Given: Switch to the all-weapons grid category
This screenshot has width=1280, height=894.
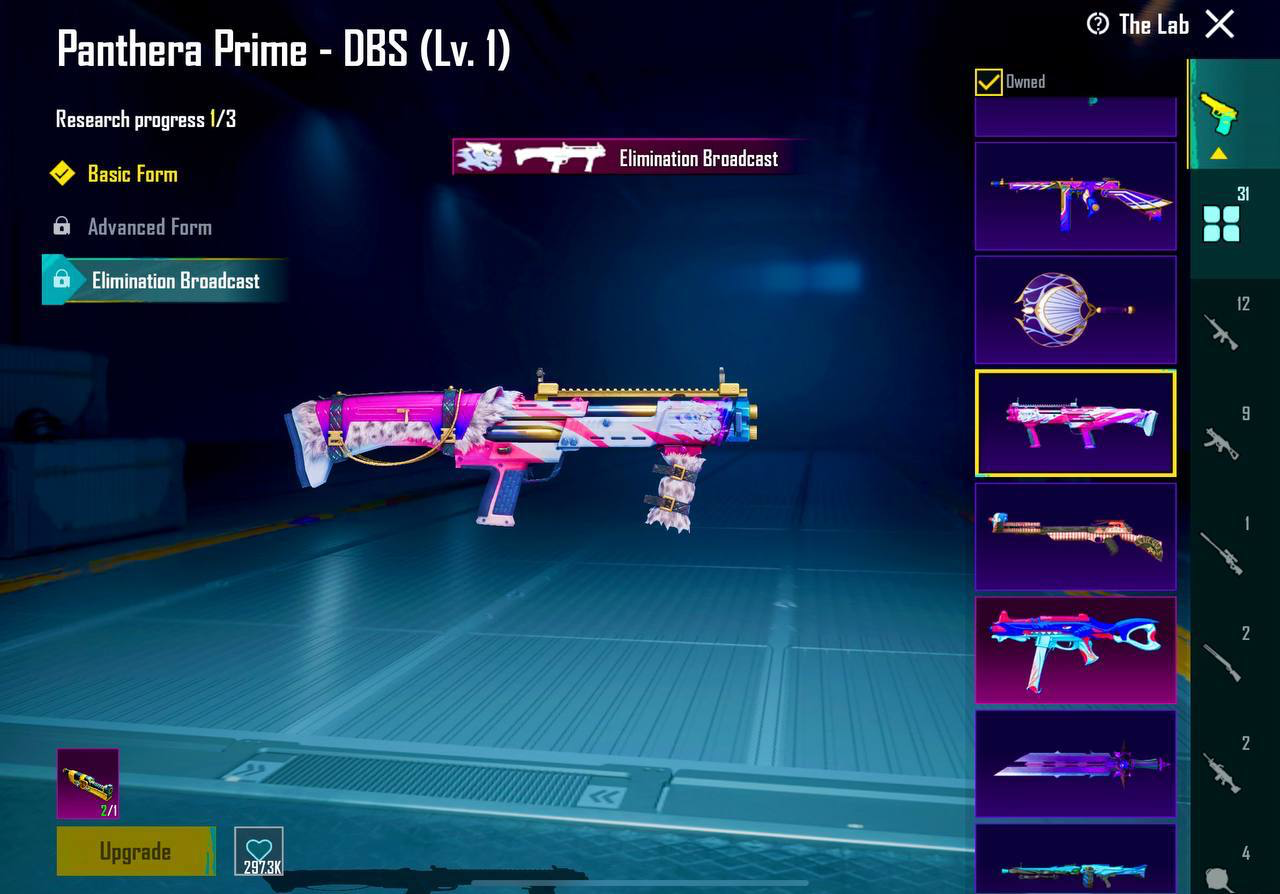Looking at the screenshot, I should (x=1221, y=222).
